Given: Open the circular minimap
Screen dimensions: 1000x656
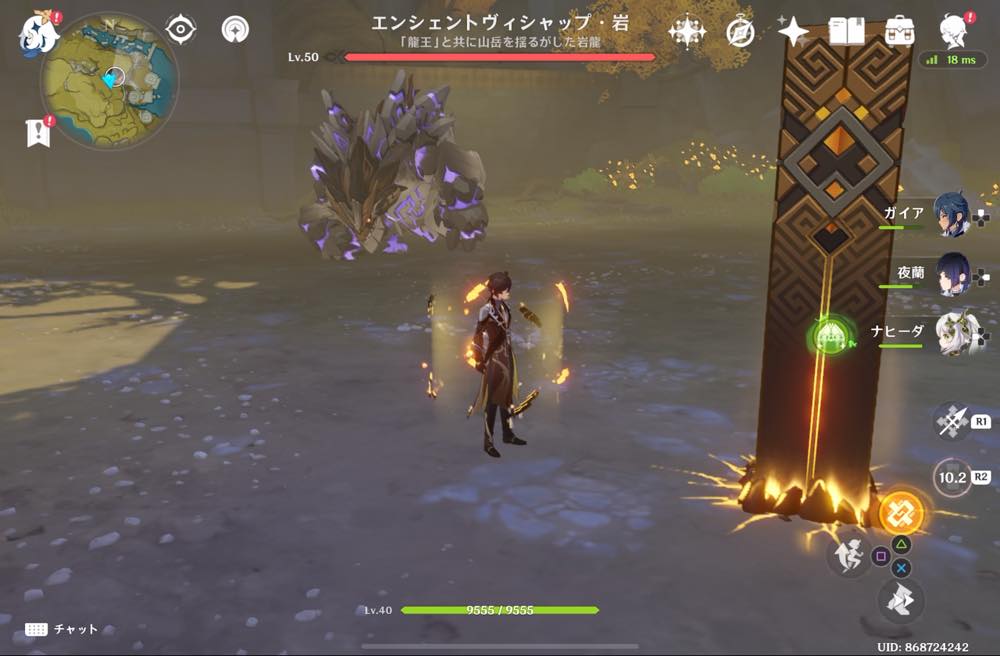Looking at the screenshot, I should click(110, 80).
